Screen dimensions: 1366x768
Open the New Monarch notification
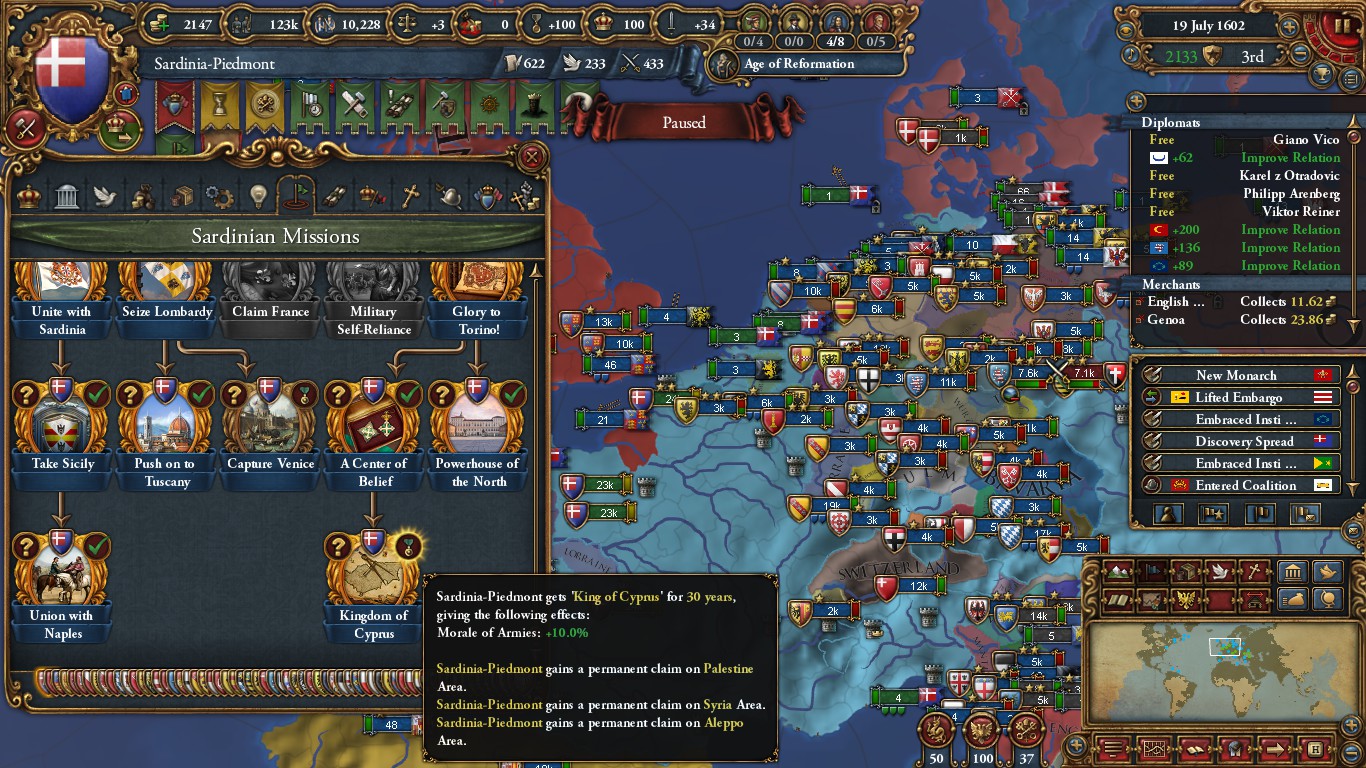(x=1236, y=375)
